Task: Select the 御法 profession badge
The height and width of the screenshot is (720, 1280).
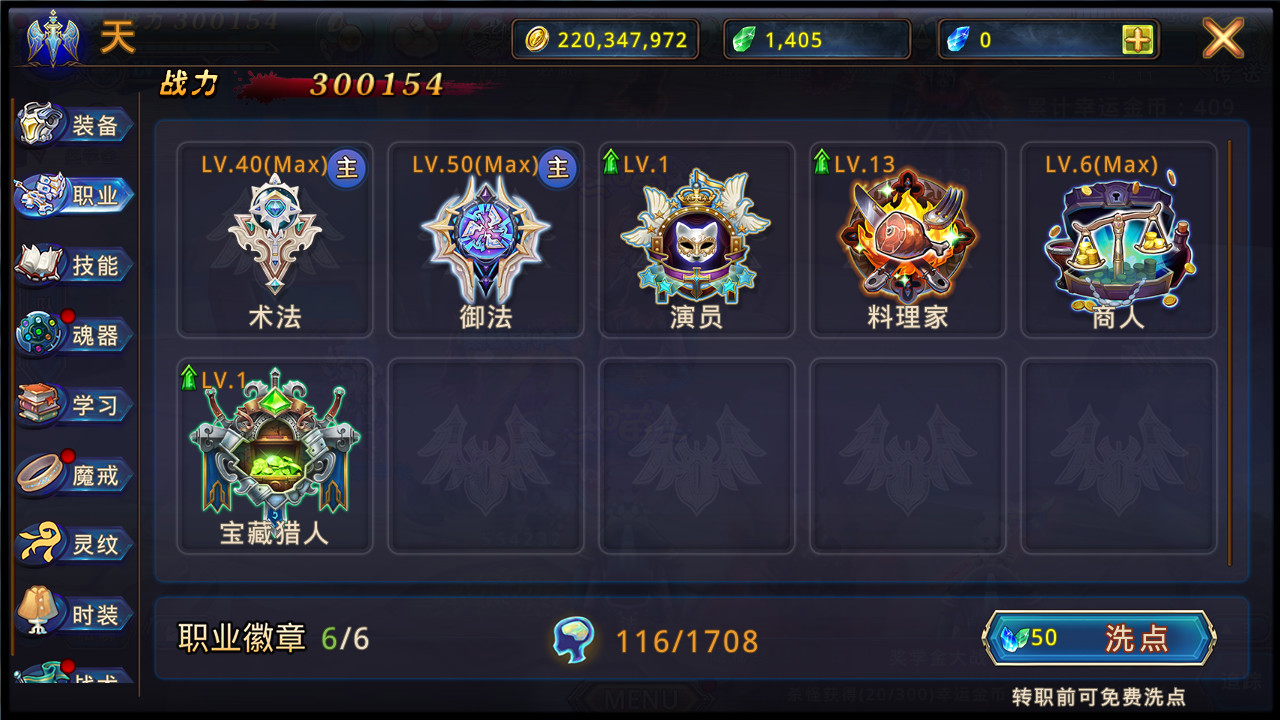Action: click(485, 240)
